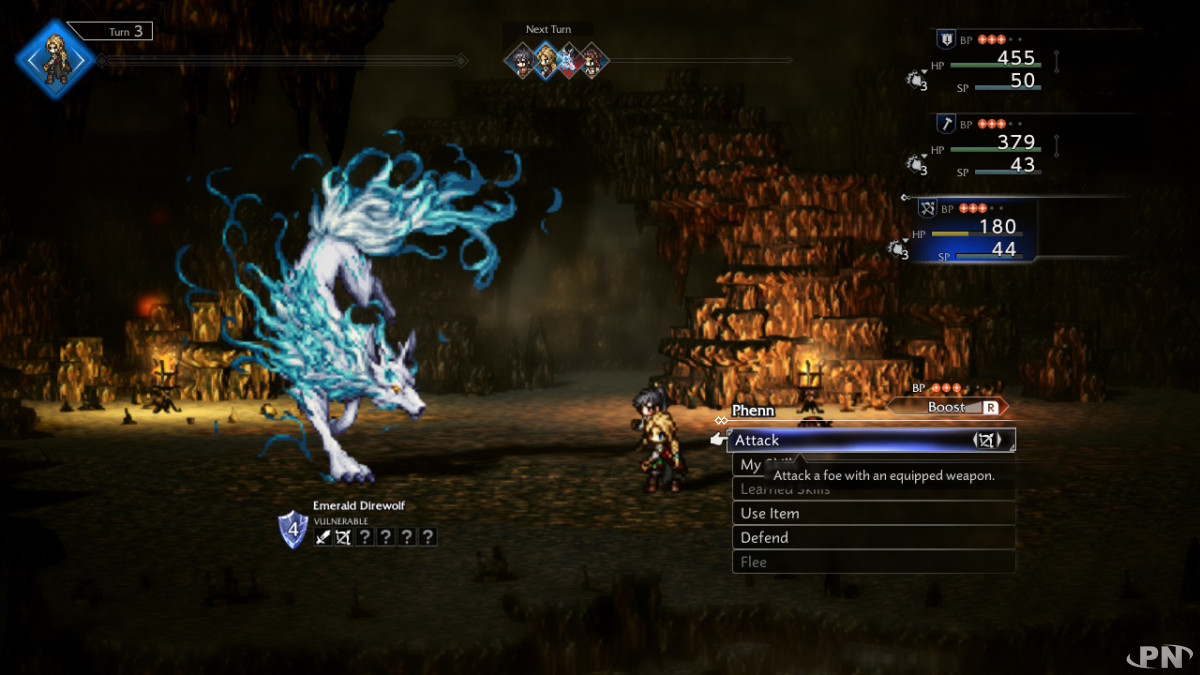Viewport: 1200px width, 675px height.
Task: Click the Emerald Direwolf's bow weakness icon
Action: [342, 537]
